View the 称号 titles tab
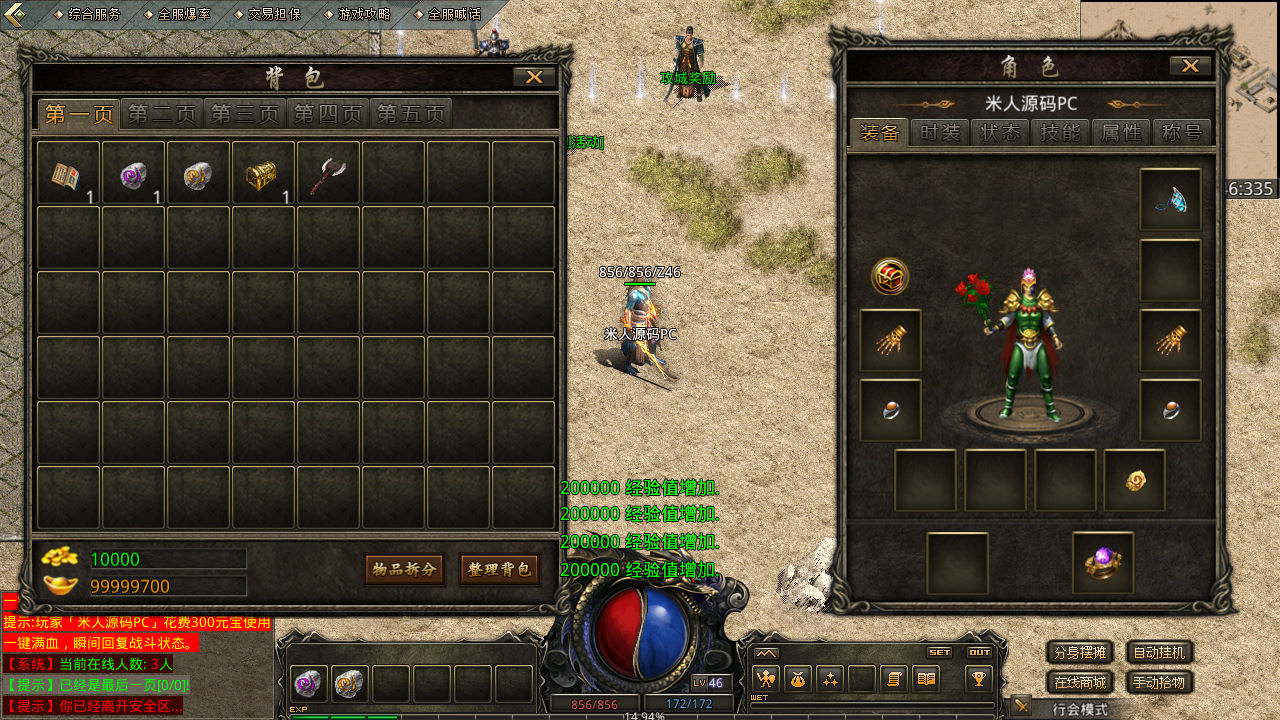The width and height of the screenshot is (1280, 720). pyautogui.click(x=1181, y=133)
